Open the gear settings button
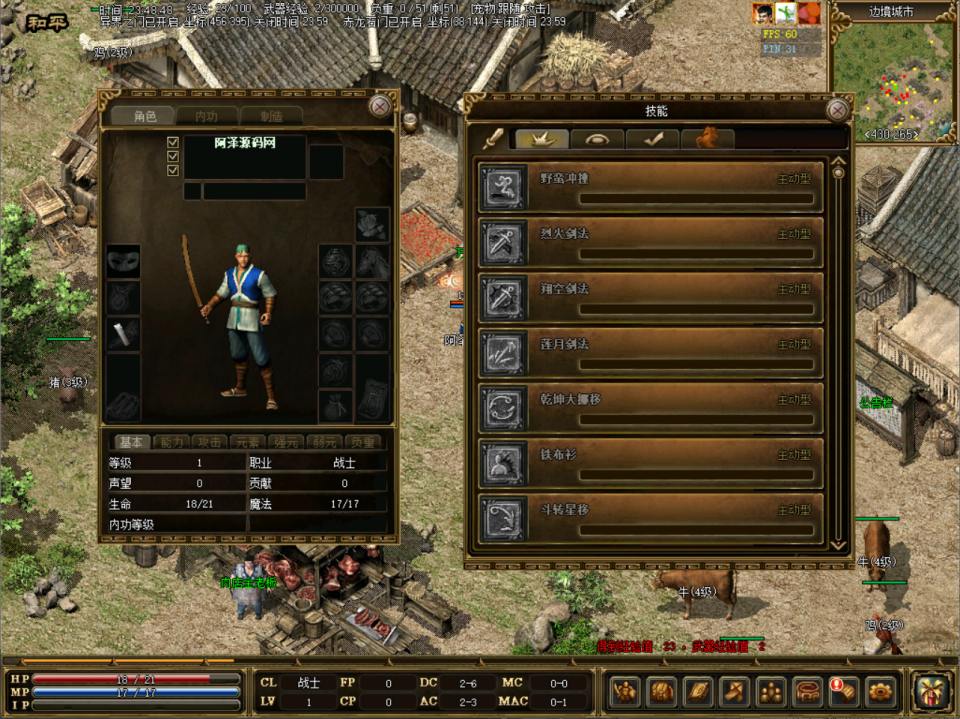Image resolution: width=960 pixels, height=719 pixels. pos(881,691)
